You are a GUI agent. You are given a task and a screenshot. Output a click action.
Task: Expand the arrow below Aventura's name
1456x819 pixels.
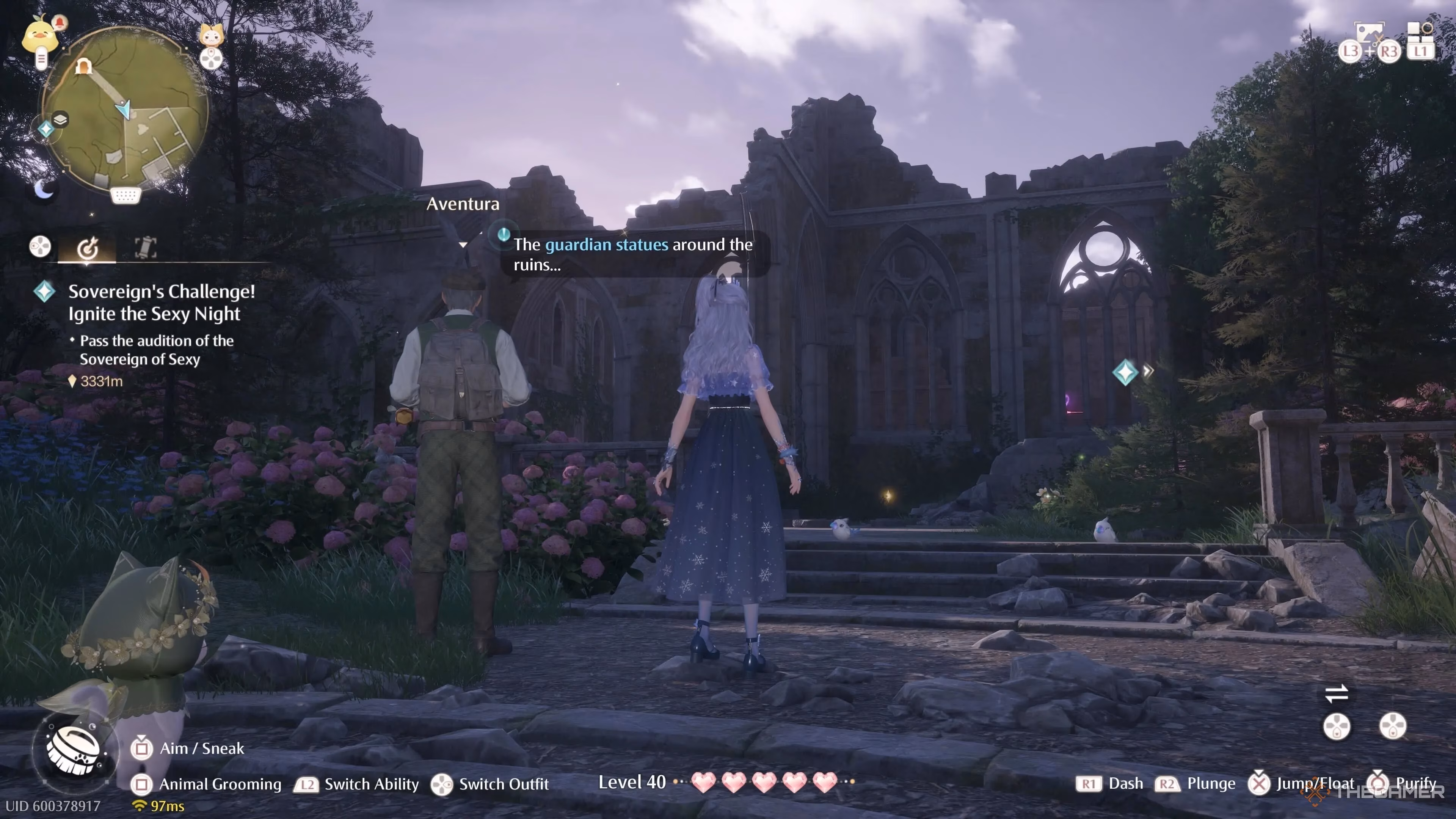[x=463, y=245]
